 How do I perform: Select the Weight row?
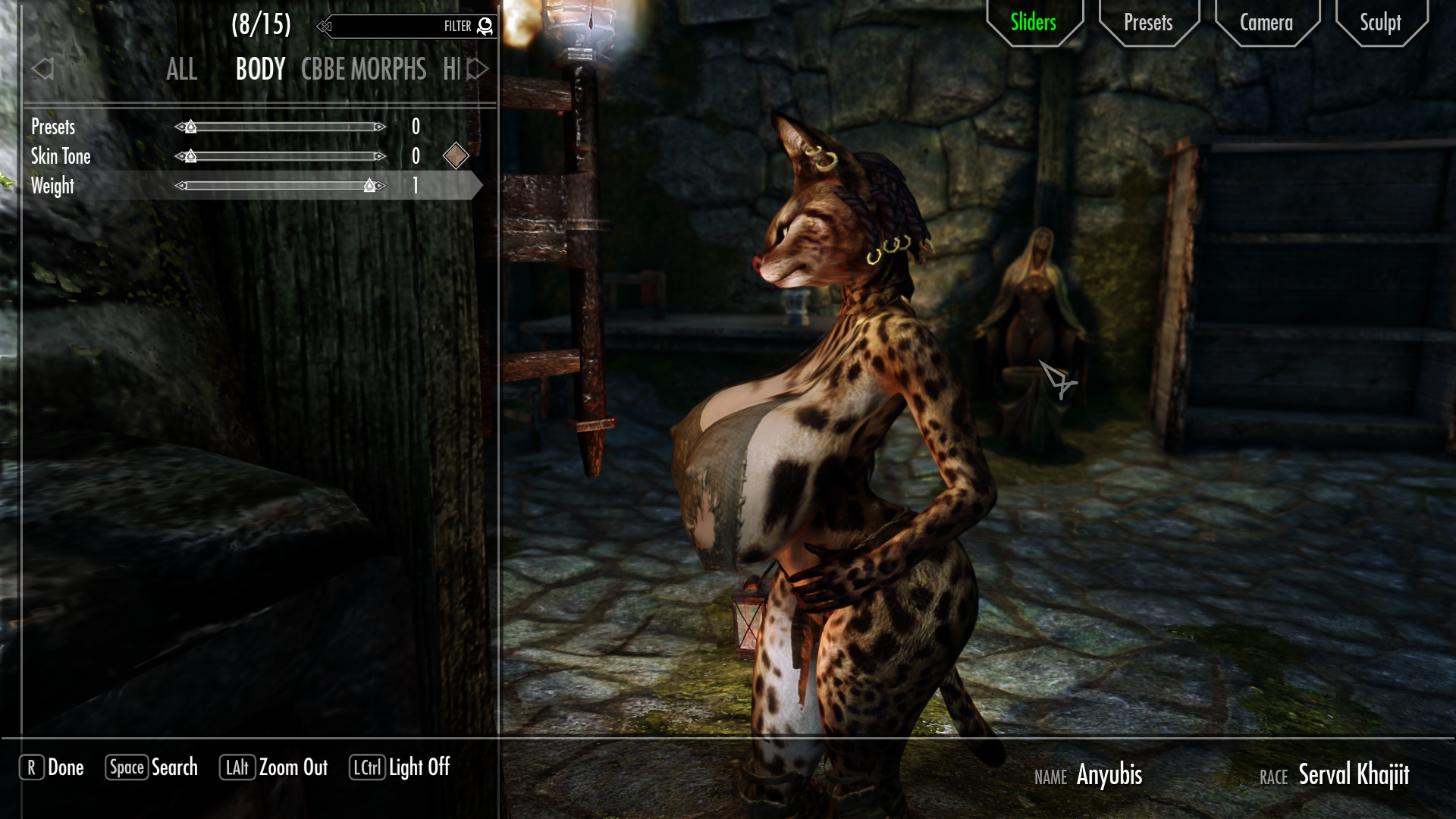(x=52, y=186)
